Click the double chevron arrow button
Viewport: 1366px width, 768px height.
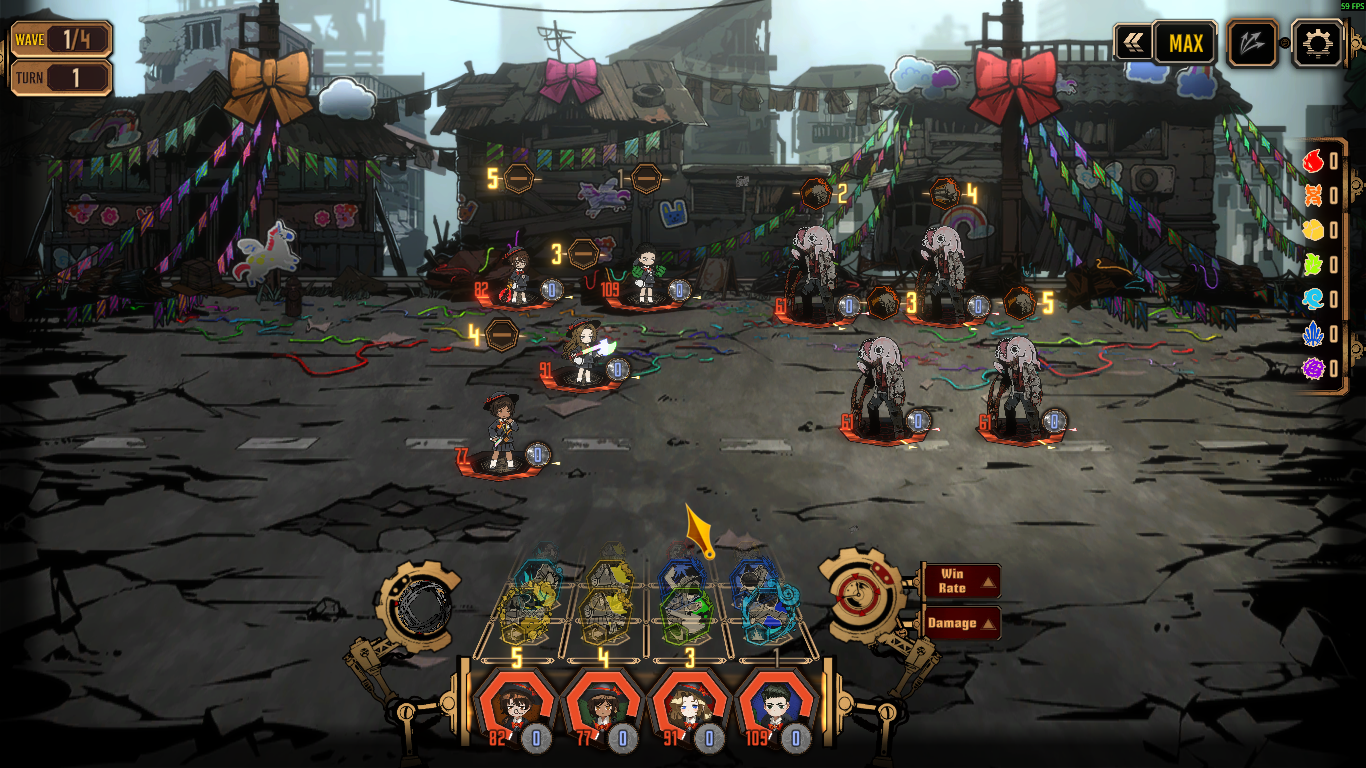1134,44
